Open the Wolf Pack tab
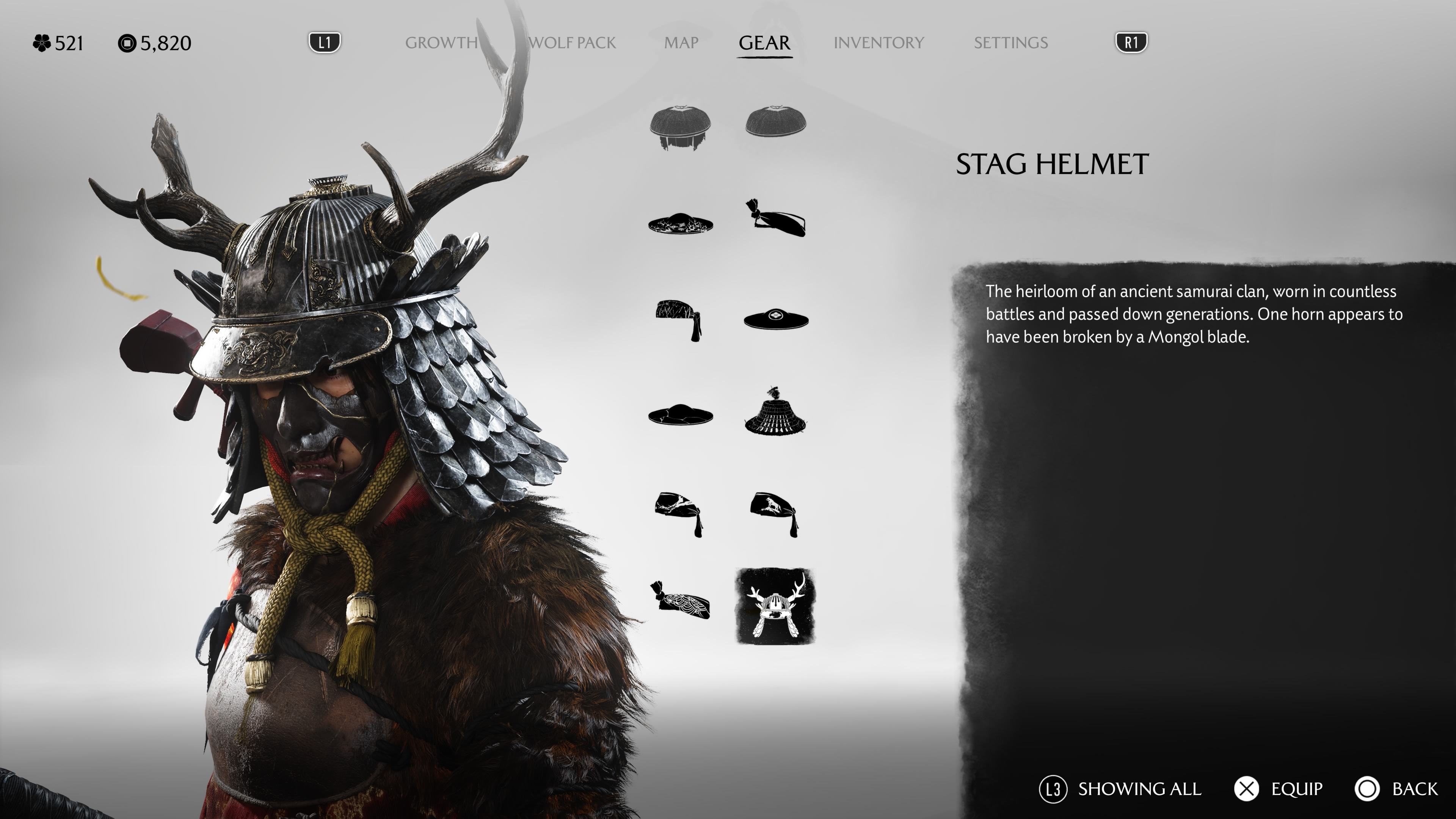The width and height of the screenshot is (1456, 819). (572, 43)
